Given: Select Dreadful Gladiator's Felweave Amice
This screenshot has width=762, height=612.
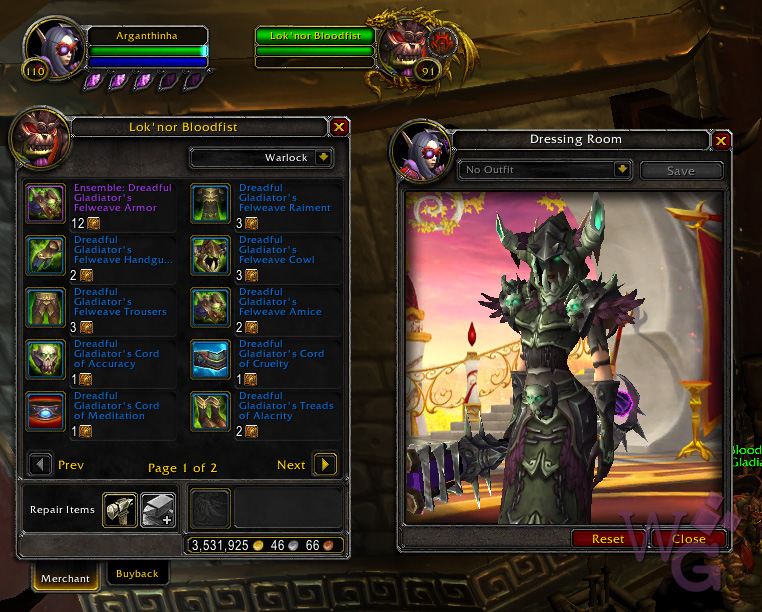Looking at the screenshot, I should coord(210,308).
